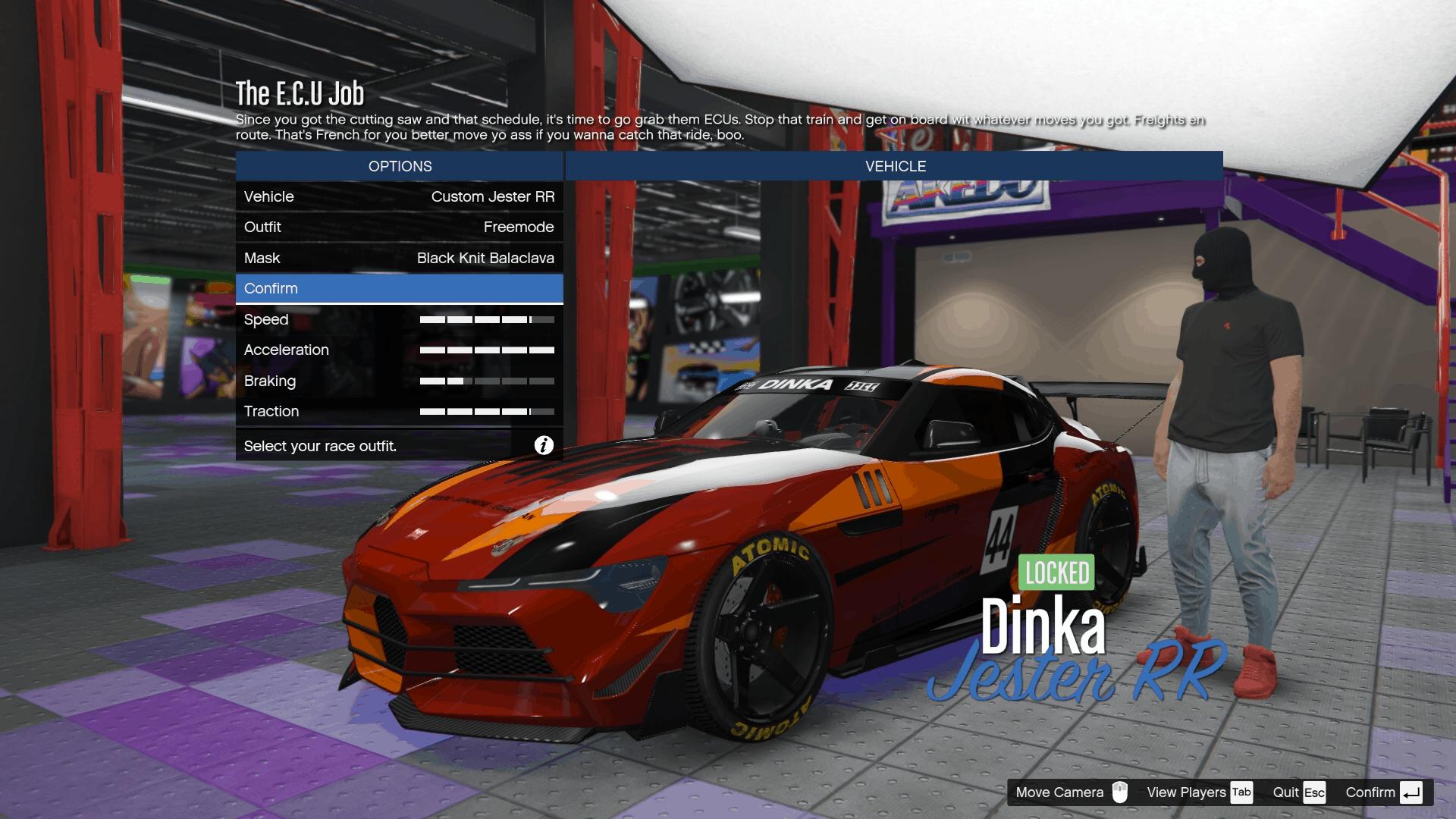Switch to the OPTIONS tab

click(400, 166)
